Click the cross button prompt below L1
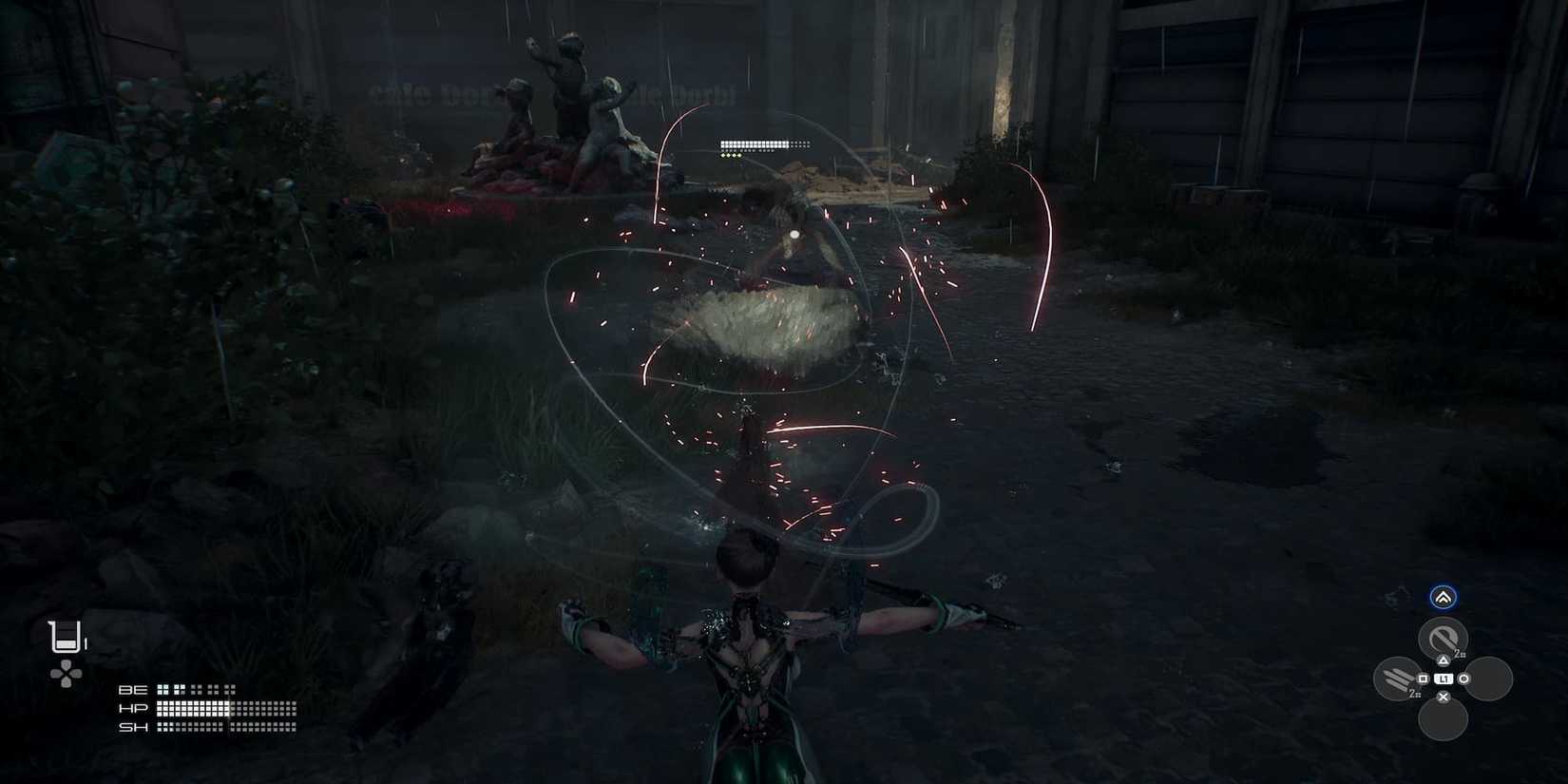This screenshot has width=1568, height=784. (1443, 695)
